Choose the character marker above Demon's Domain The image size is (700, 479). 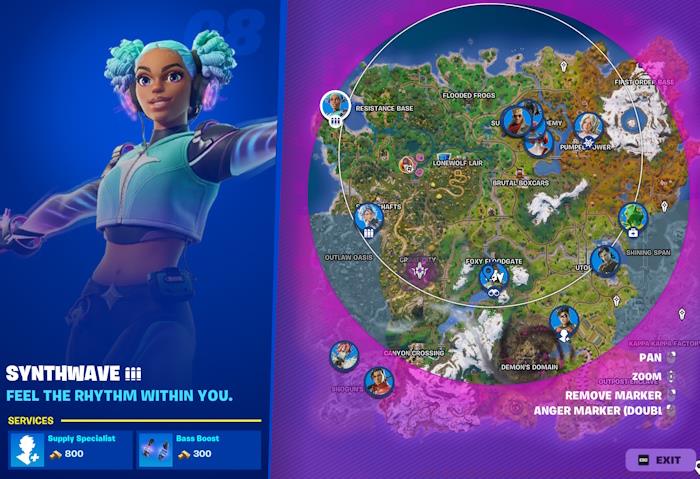564,320
